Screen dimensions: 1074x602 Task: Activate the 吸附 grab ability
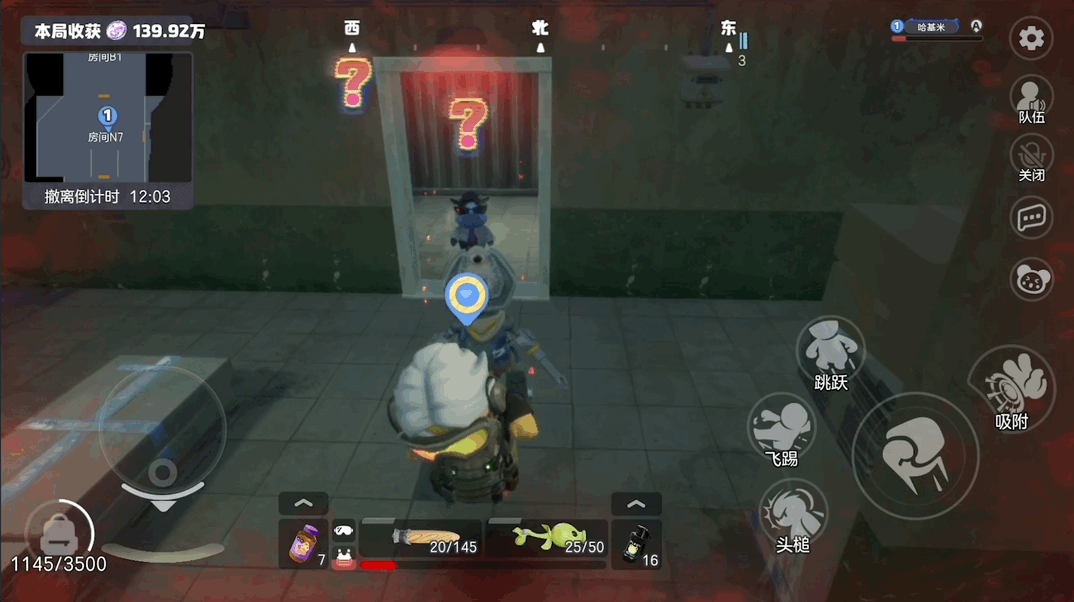1011,387
